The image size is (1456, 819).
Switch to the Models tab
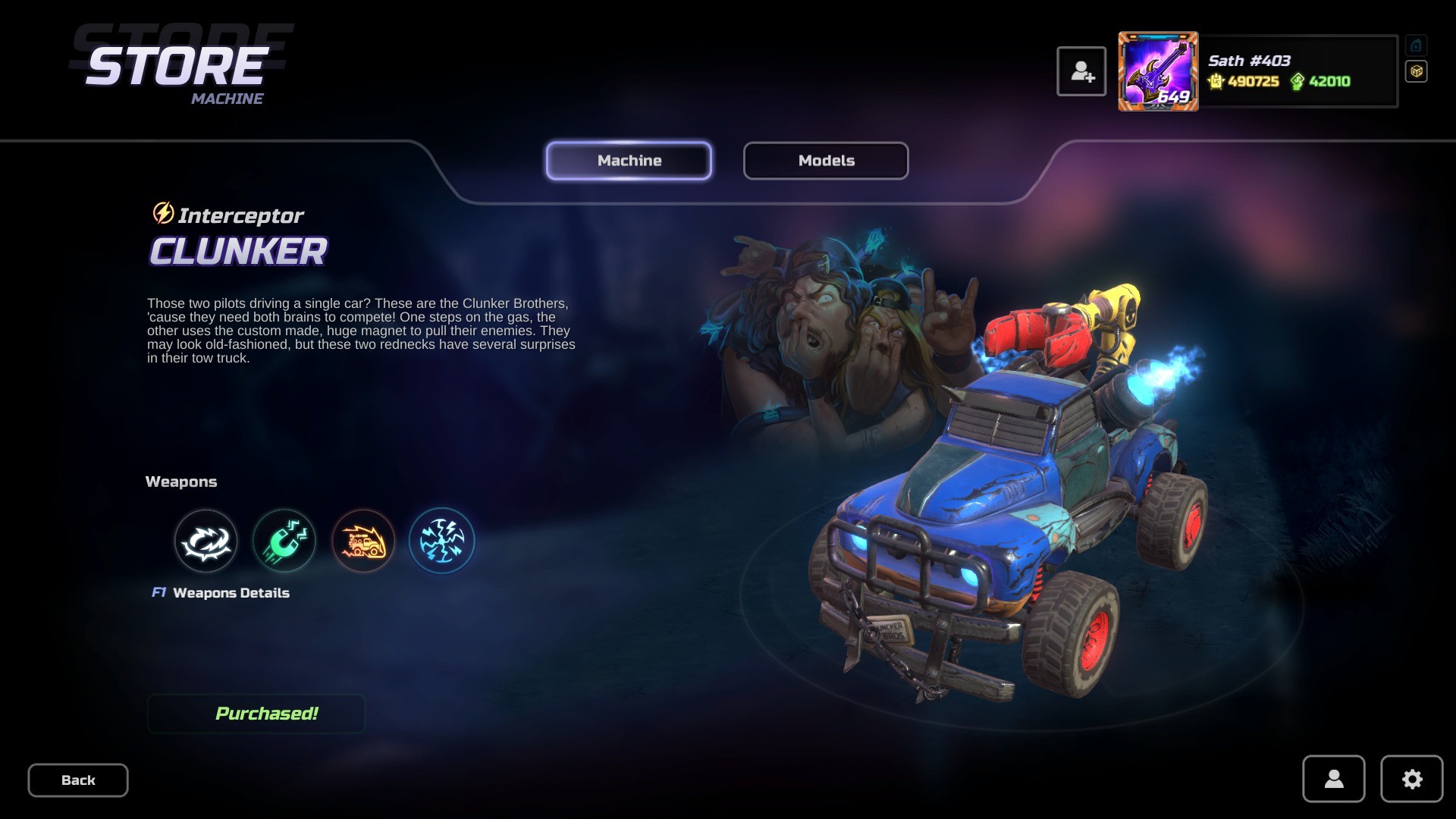coord(825,160)
